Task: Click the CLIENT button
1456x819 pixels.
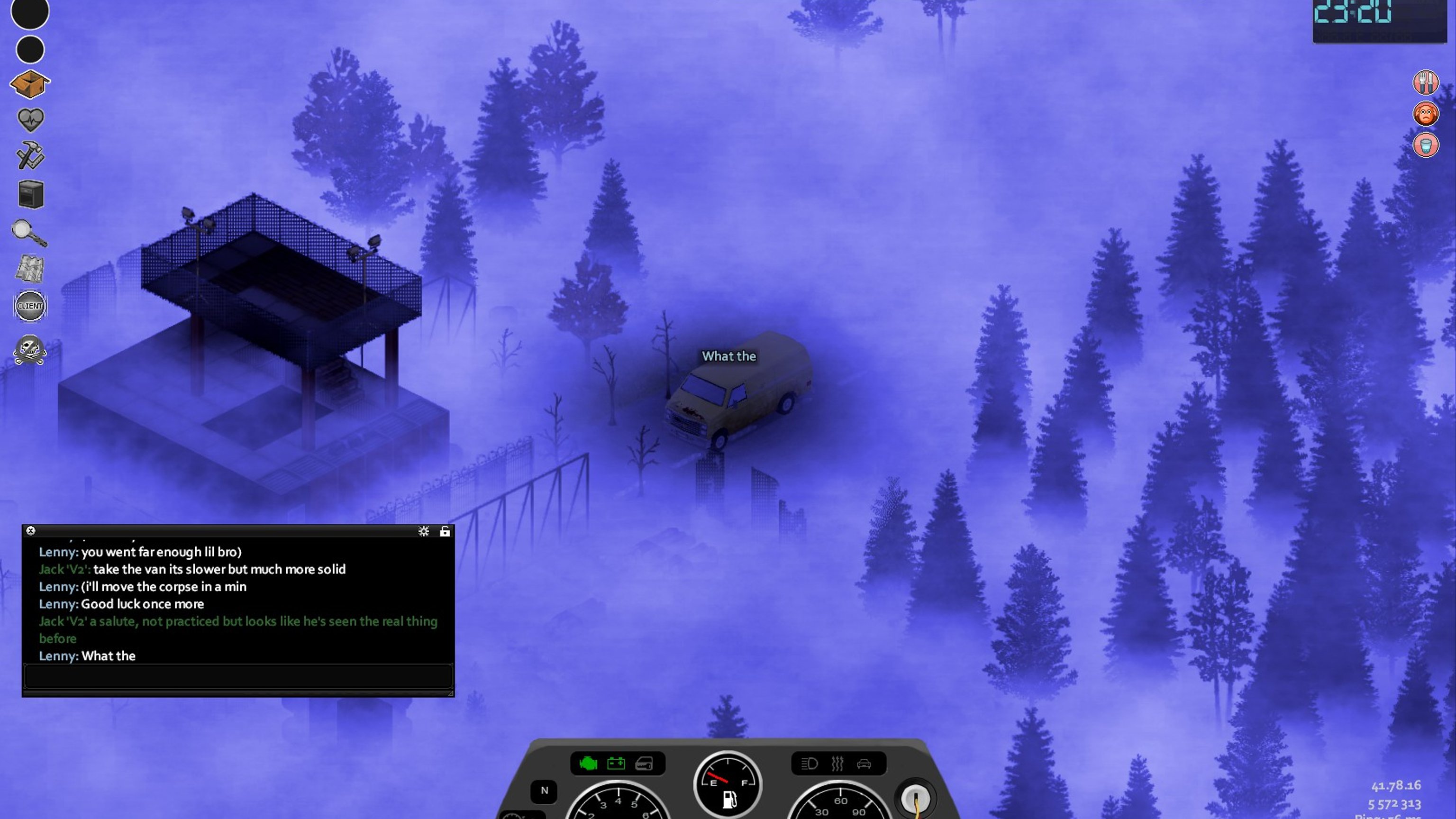Action: tap(30, 306)
